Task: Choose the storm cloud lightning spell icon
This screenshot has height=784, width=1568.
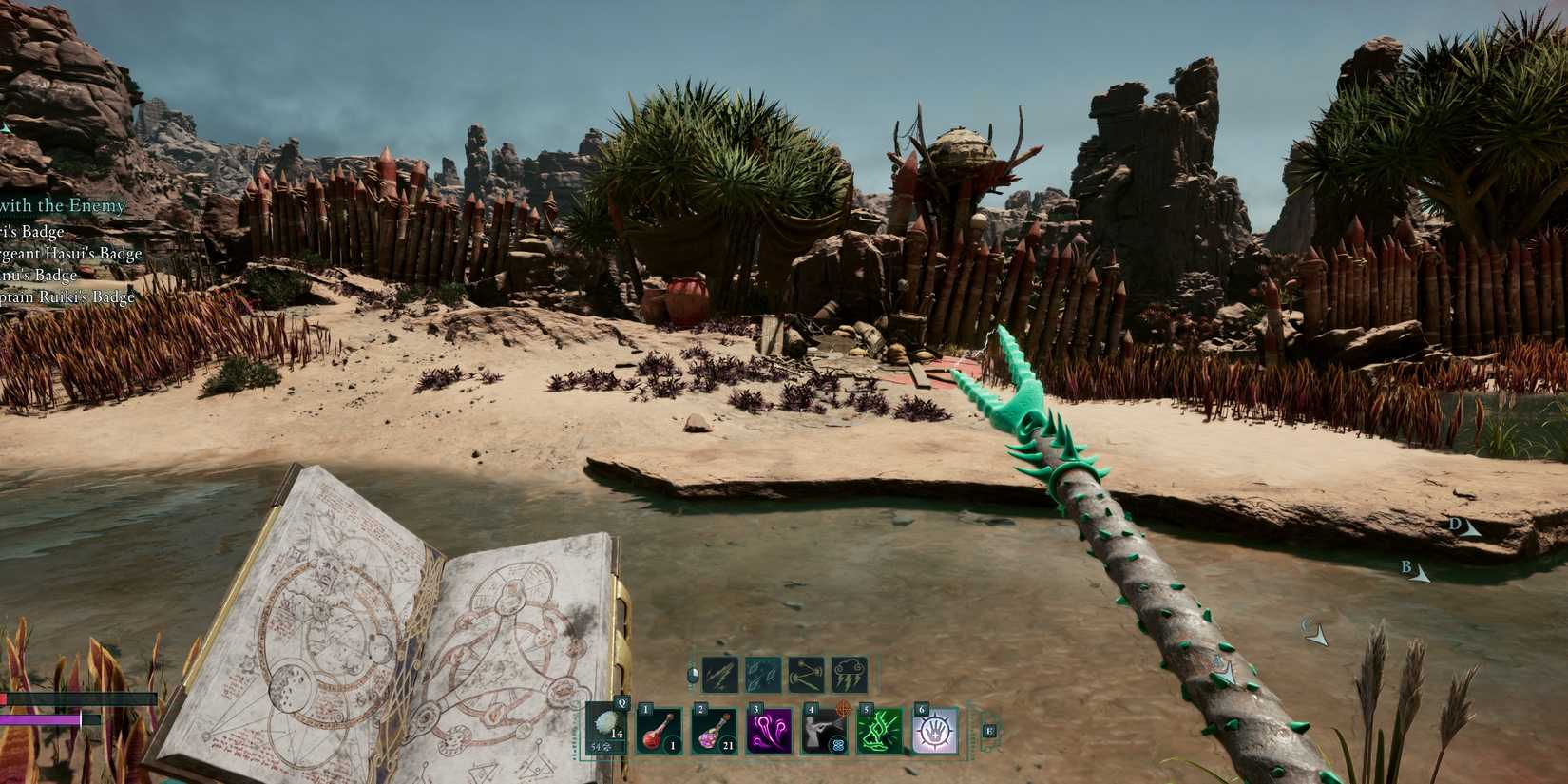Action: coord(849,675)
